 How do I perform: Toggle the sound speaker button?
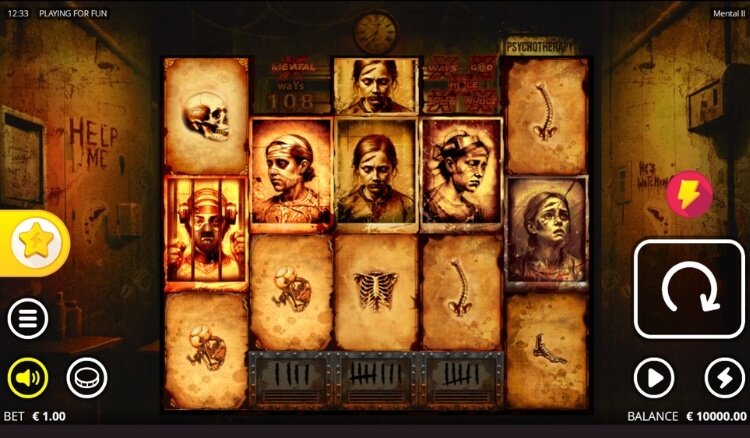[x=28, y=378]
